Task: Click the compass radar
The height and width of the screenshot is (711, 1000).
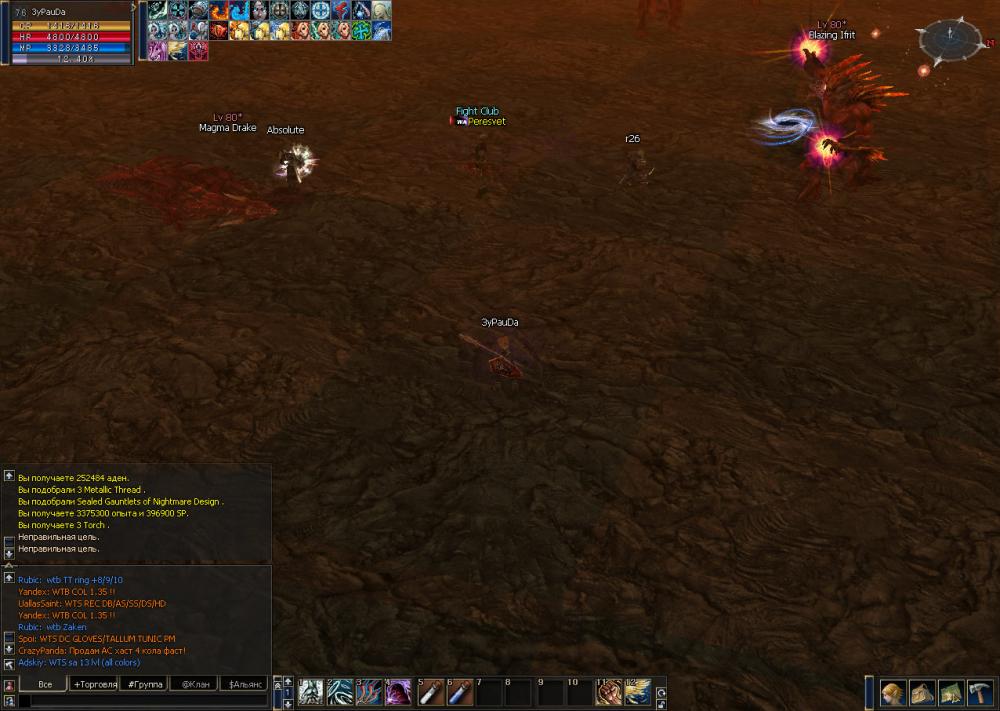Action: (x=946, y=41)
